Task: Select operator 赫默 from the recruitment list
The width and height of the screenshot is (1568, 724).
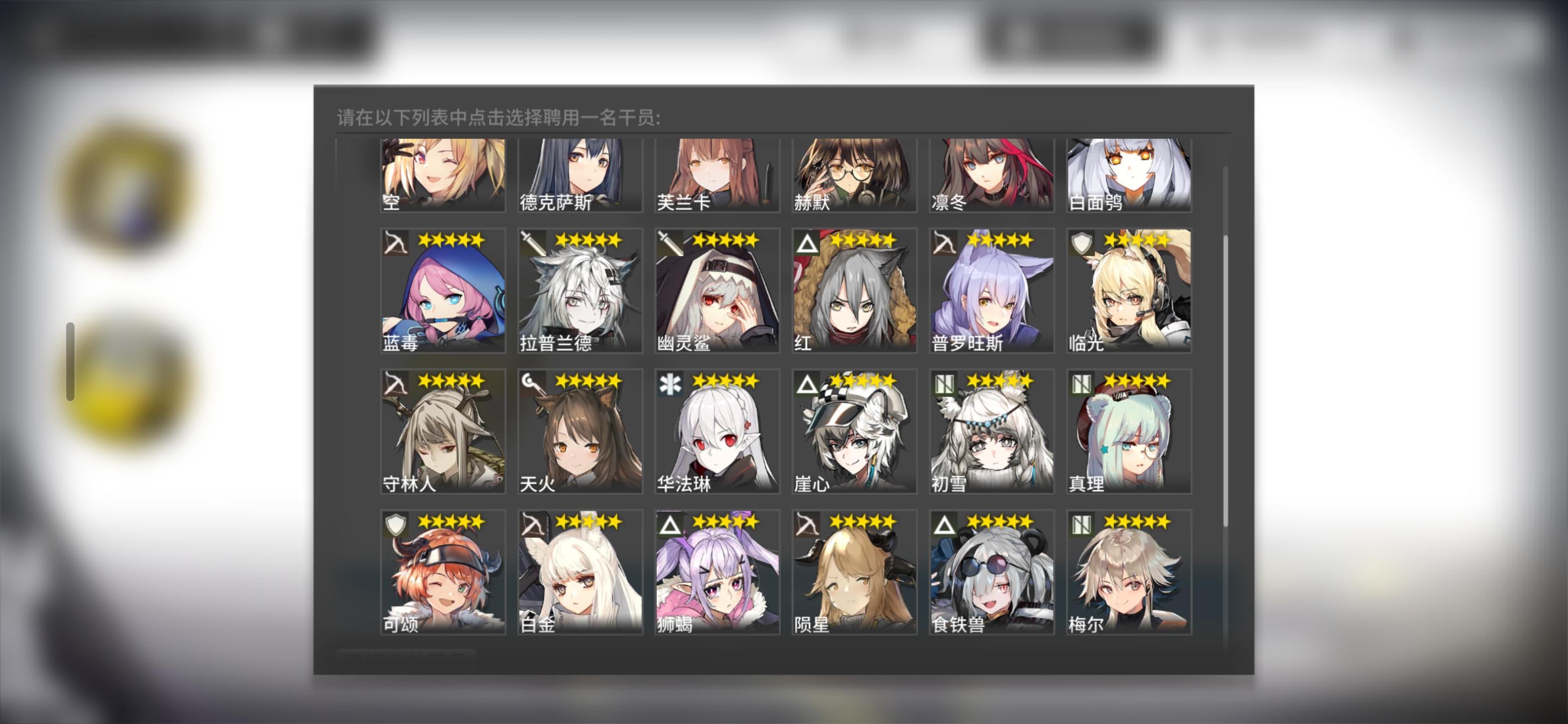Action: click(853, 176)
